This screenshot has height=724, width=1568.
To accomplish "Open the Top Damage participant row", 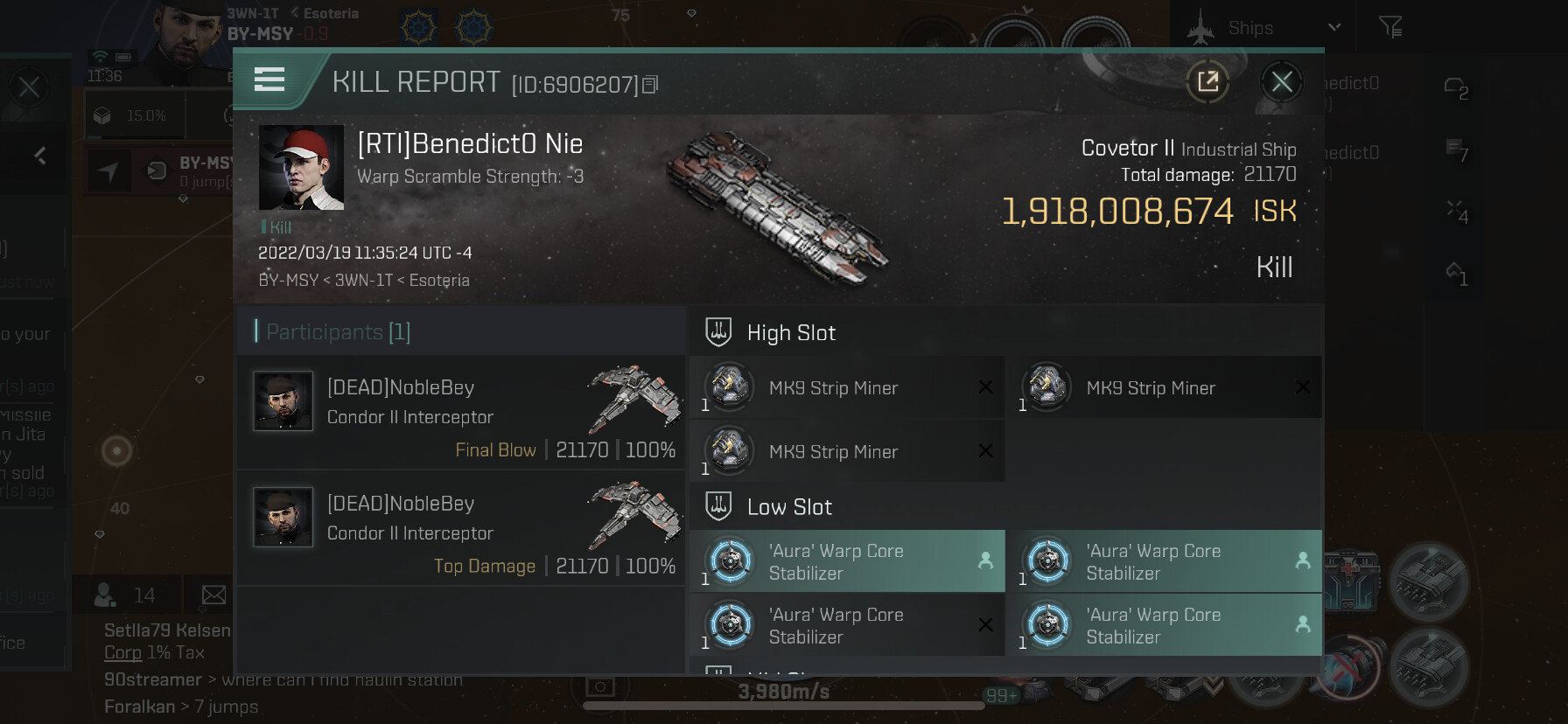I will click(x=461, y=529).
